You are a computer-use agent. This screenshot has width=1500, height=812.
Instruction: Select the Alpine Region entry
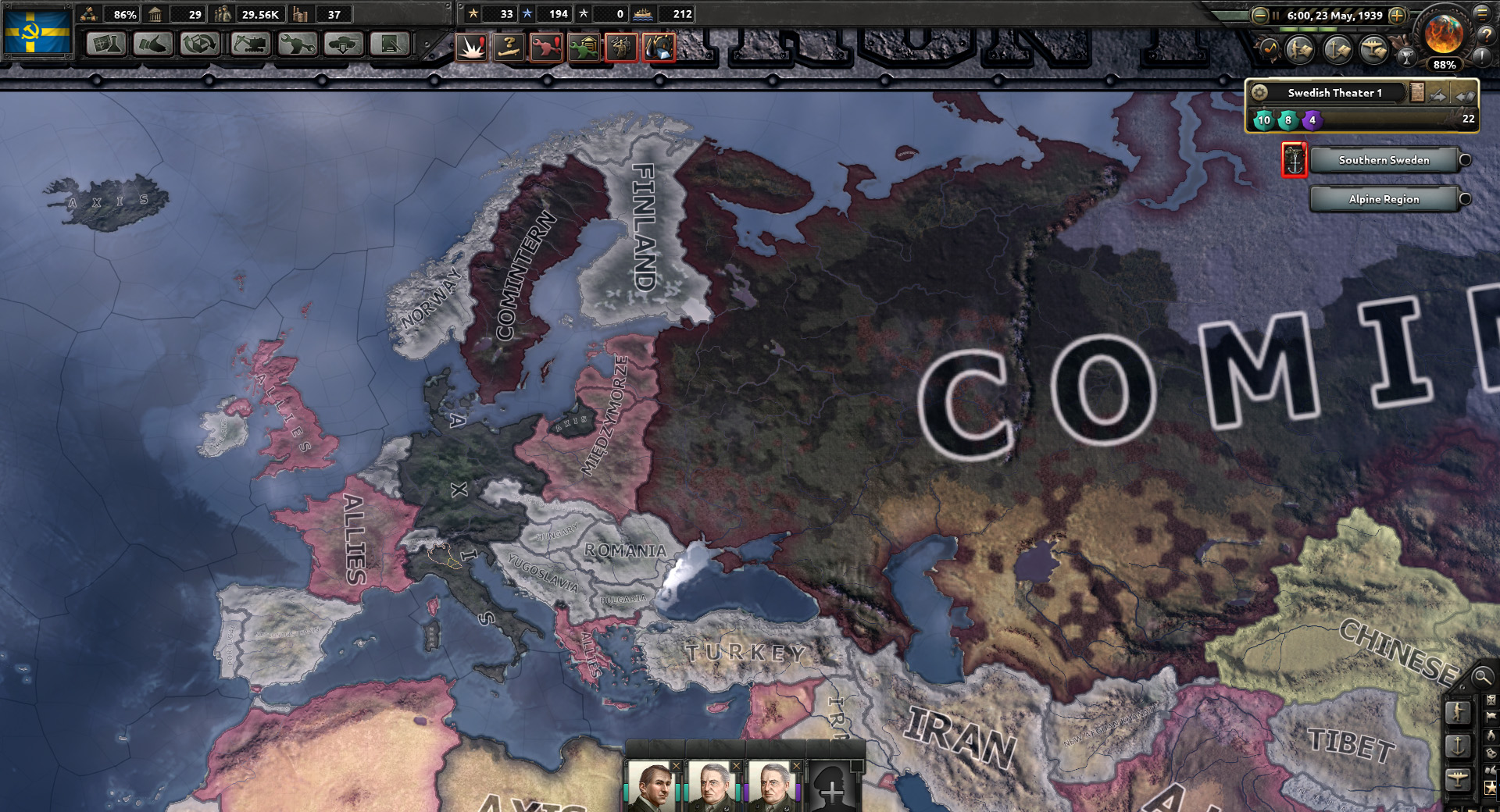1384,199
